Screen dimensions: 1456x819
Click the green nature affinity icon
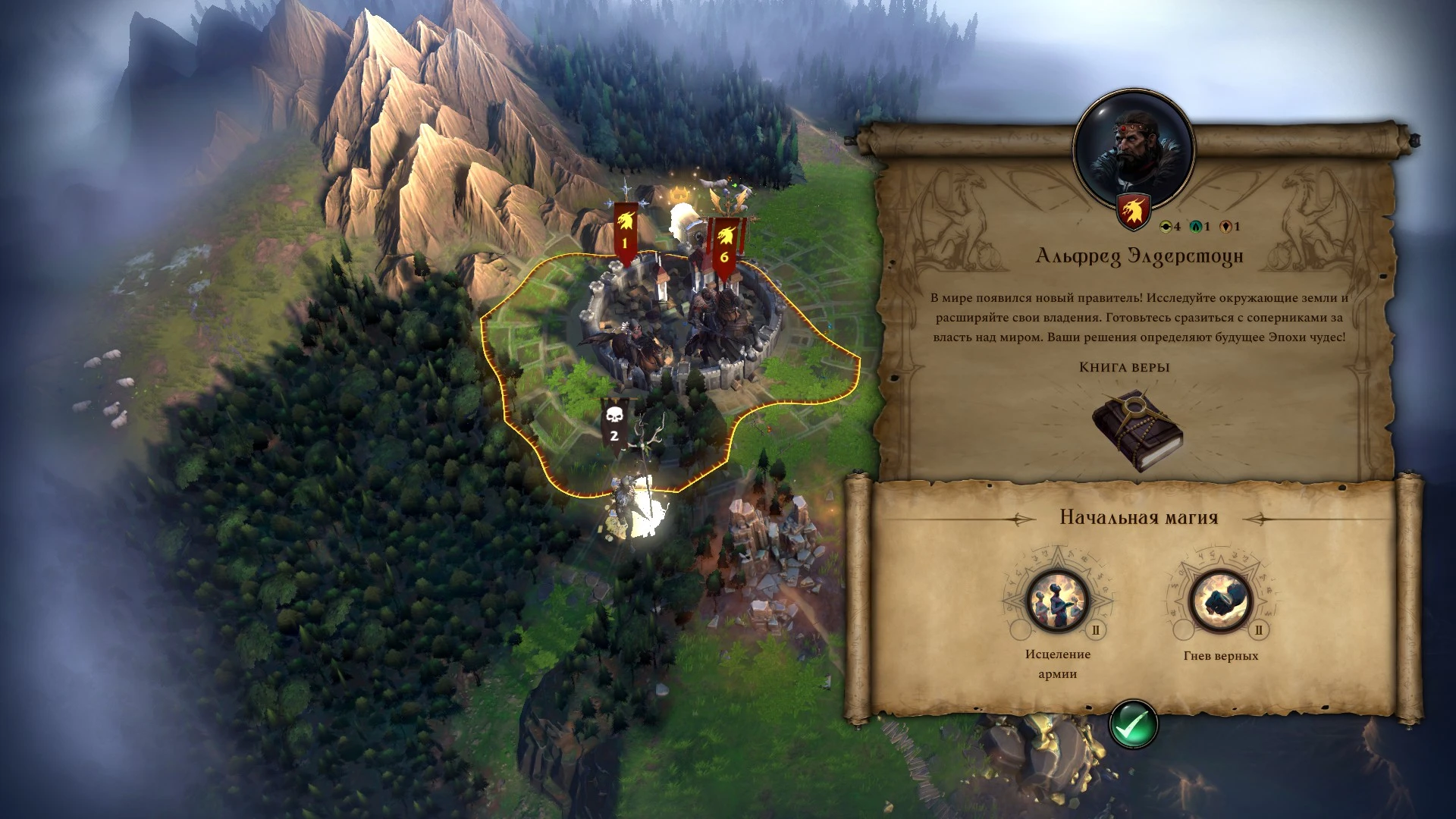click(1196, 225)
